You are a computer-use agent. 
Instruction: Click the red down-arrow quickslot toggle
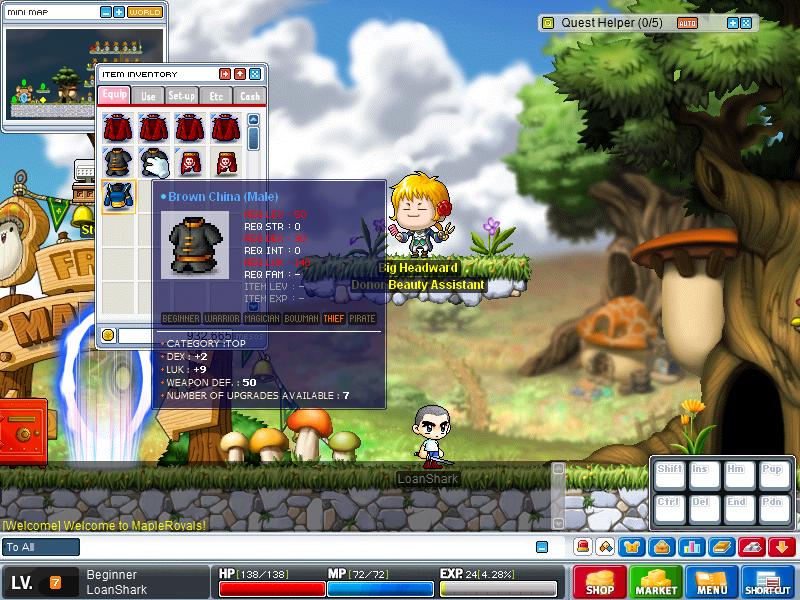[782, 547]
